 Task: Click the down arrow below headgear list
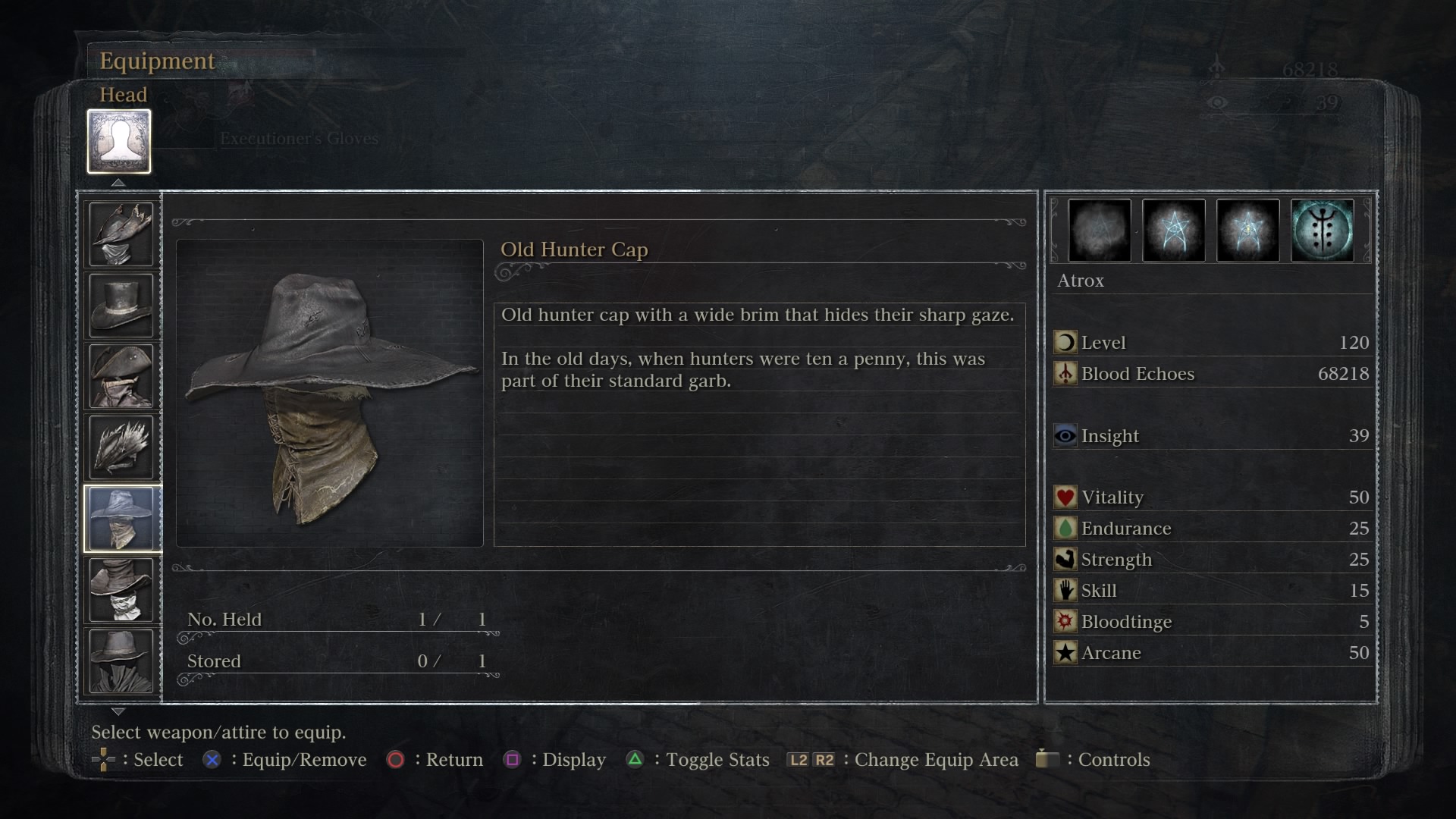point(118,711)
